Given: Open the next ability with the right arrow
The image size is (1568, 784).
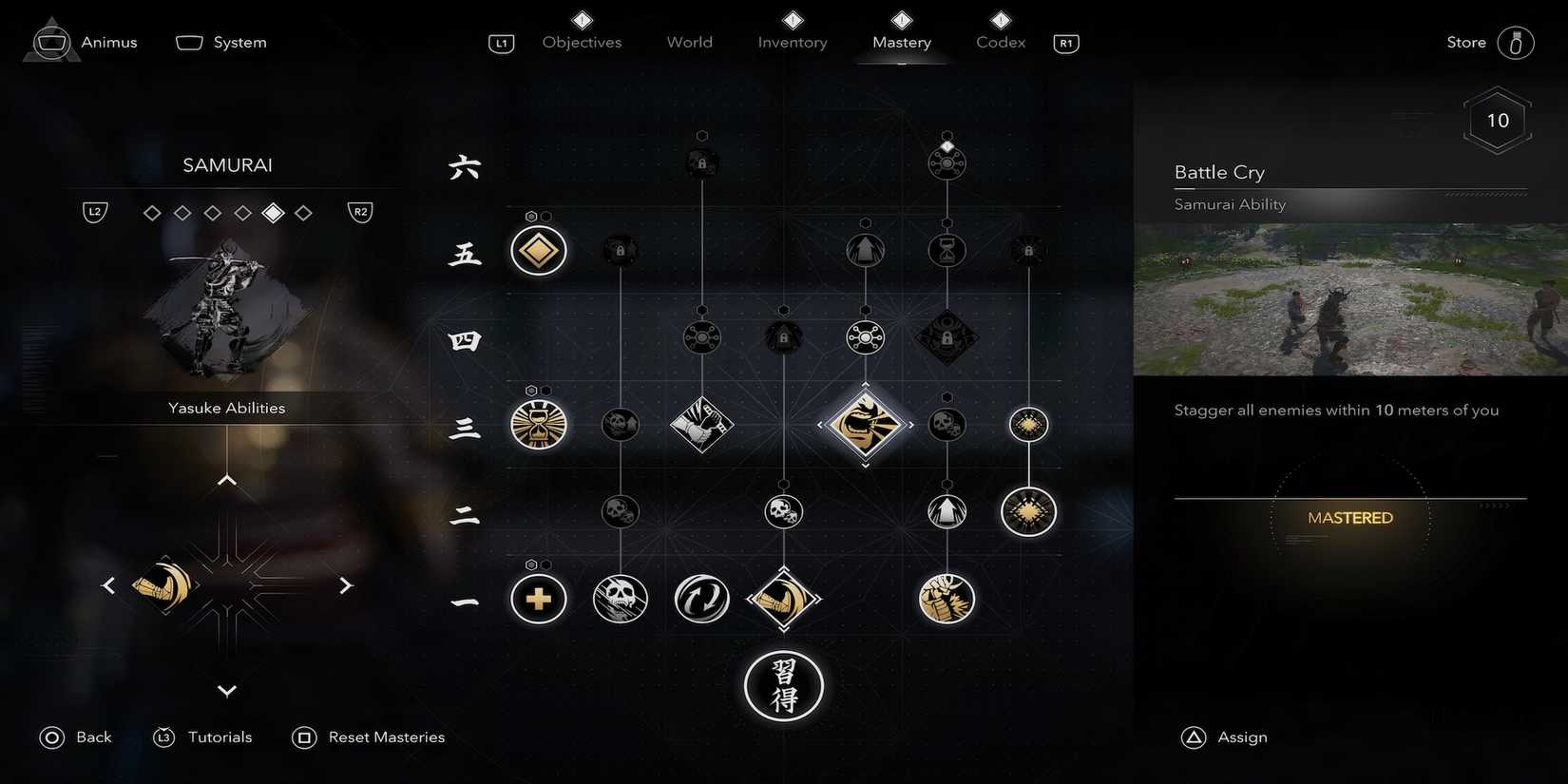Looking at the screenshot, I should (346, 584).
